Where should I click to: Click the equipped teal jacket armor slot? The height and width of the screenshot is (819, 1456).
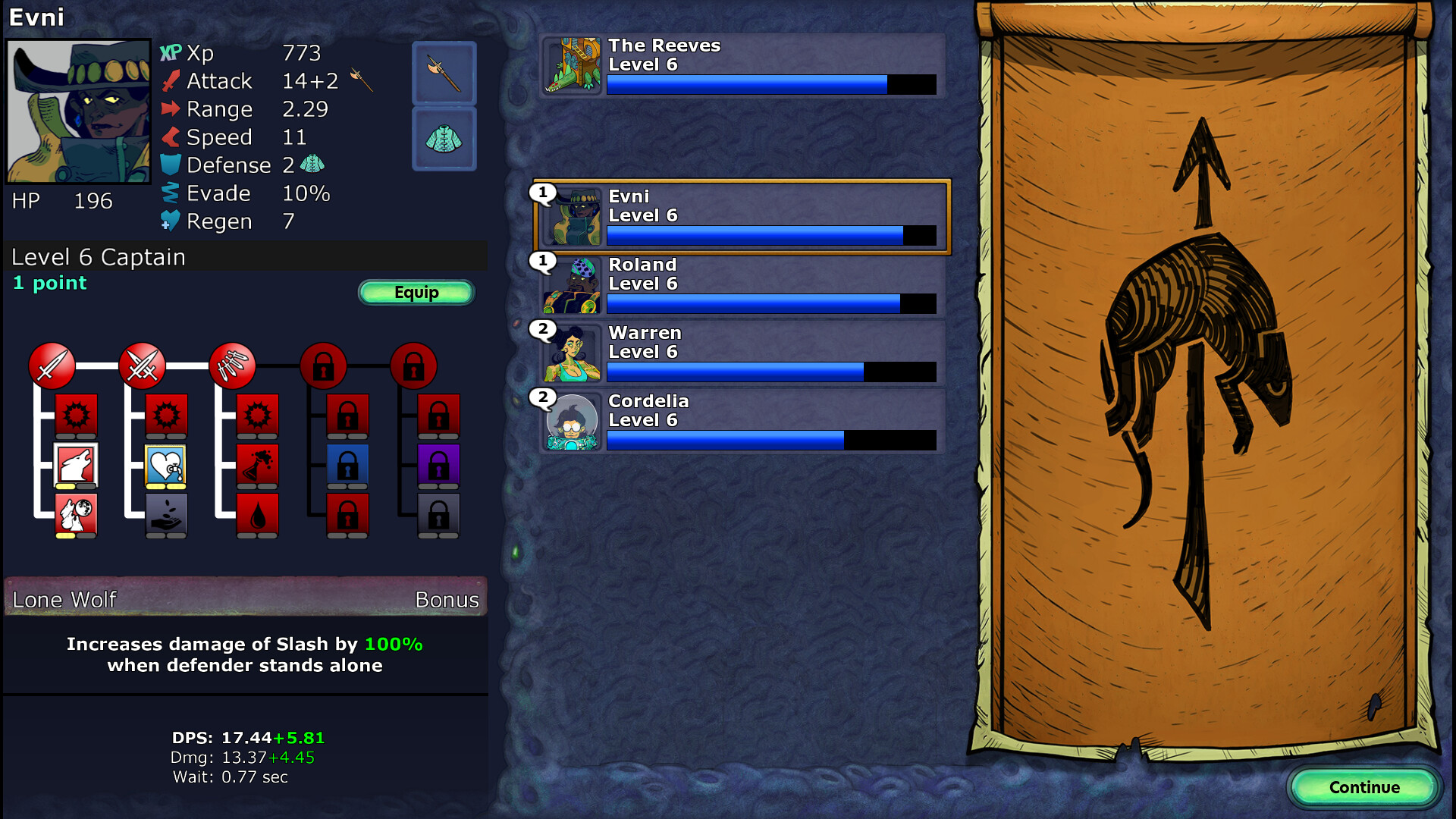(x=444, y=138)
